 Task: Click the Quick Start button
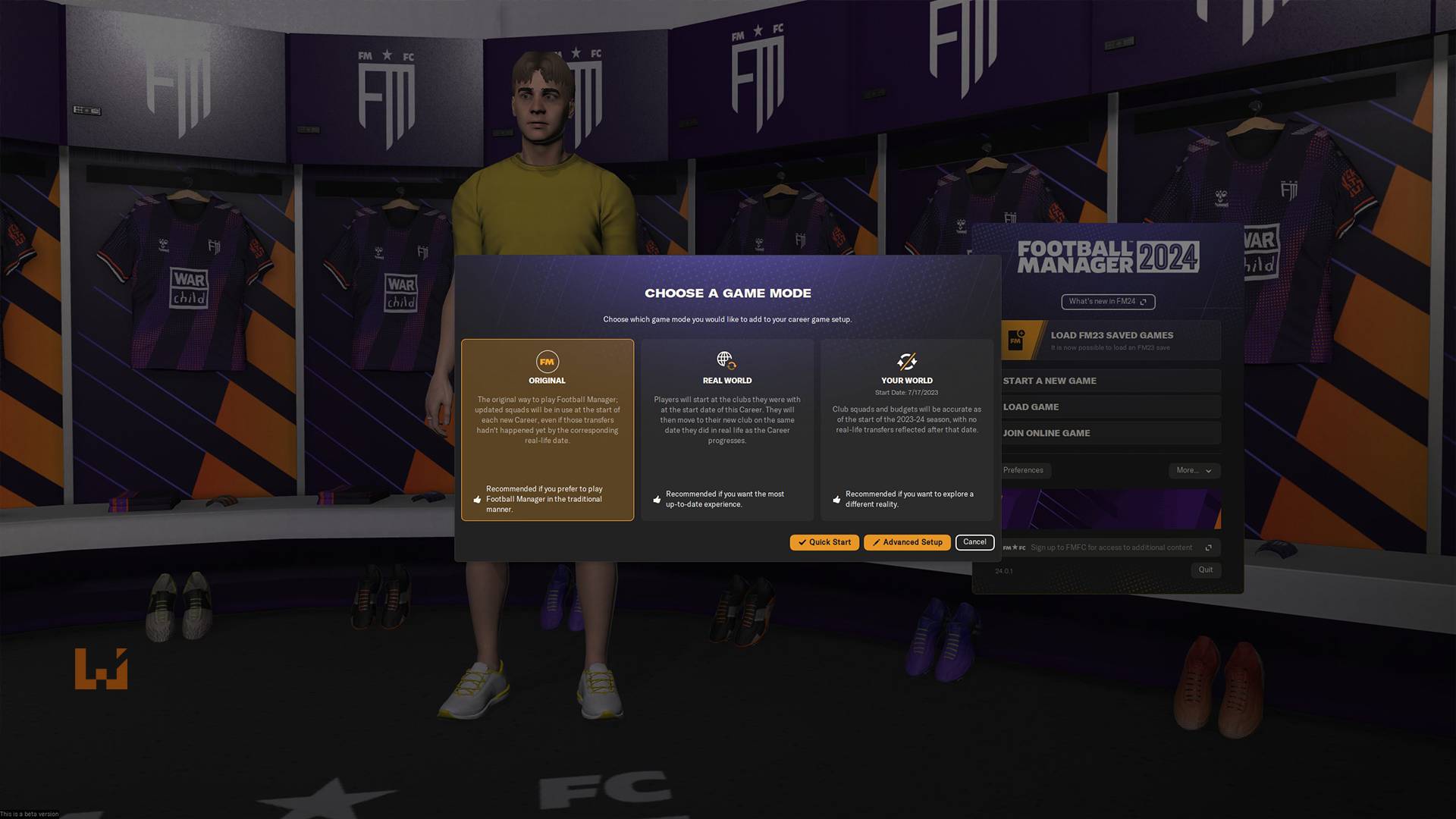tap(824, 542)
